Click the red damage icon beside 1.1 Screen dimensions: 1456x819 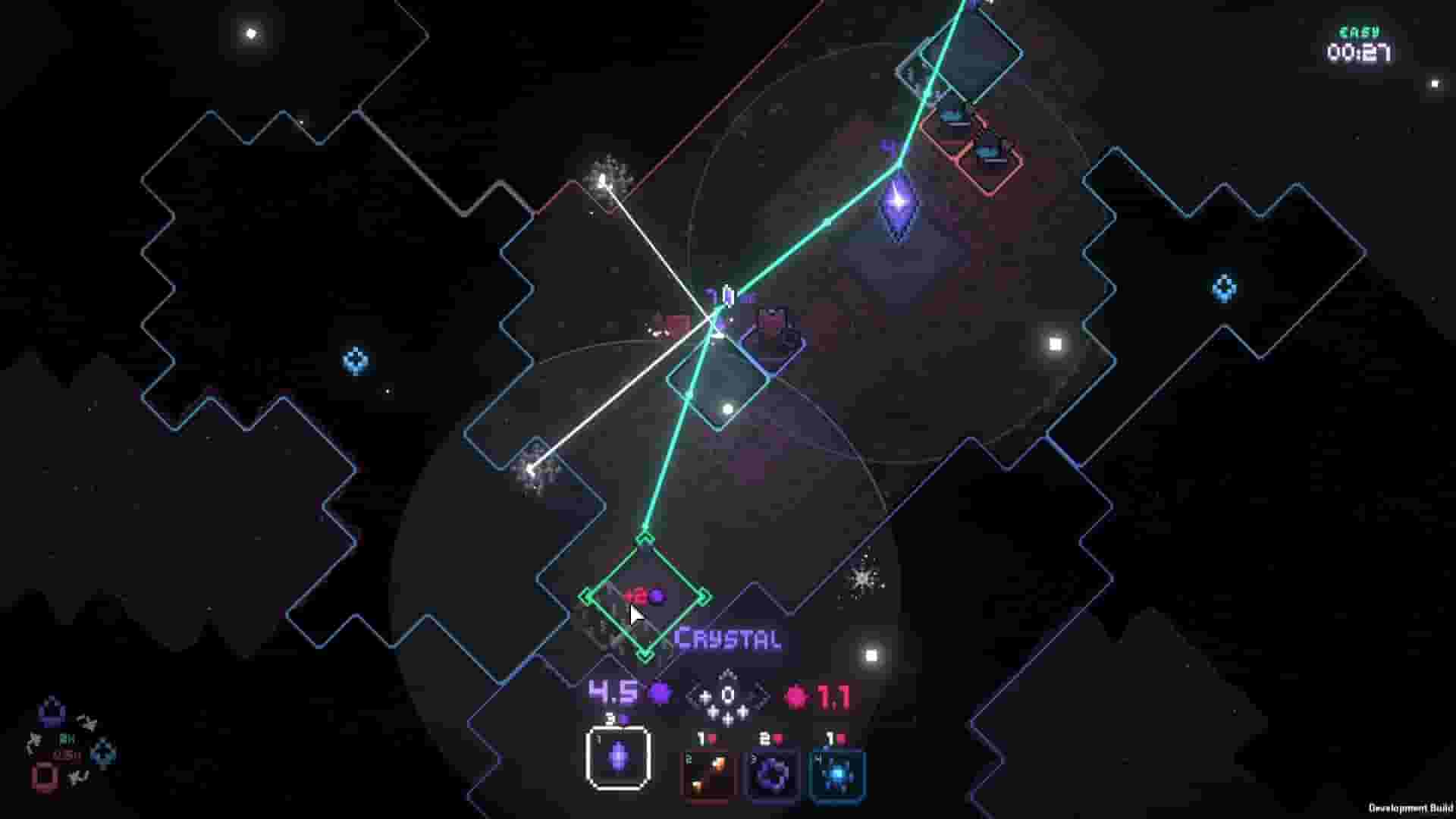tap(795, 695)
